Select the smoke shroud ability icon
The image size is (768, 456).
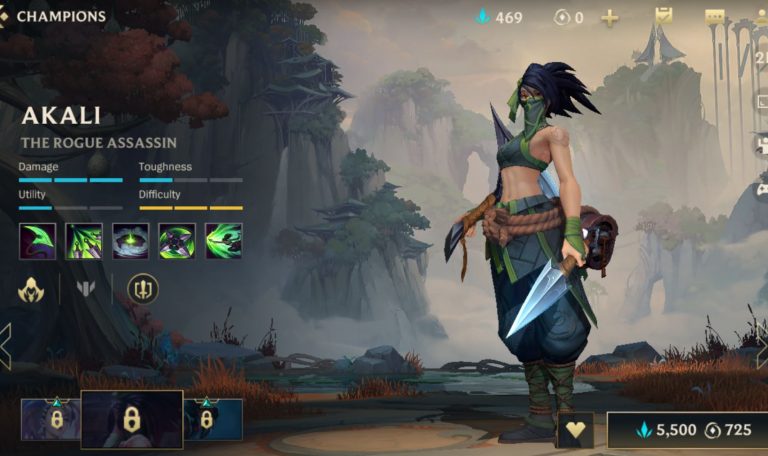pos(130,241)
